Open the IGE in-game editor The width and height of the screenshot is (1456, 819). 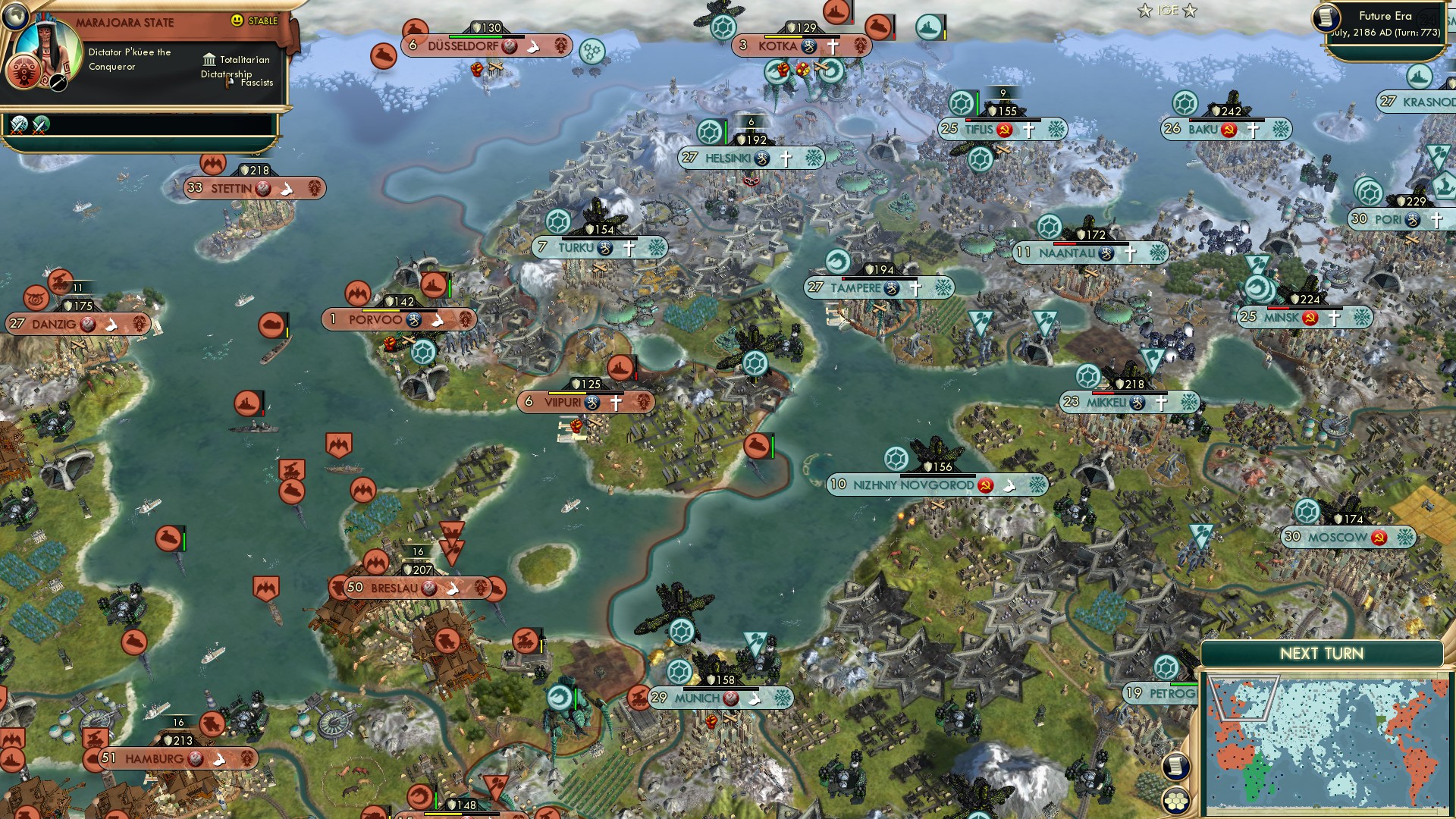tap(1167, 11)
